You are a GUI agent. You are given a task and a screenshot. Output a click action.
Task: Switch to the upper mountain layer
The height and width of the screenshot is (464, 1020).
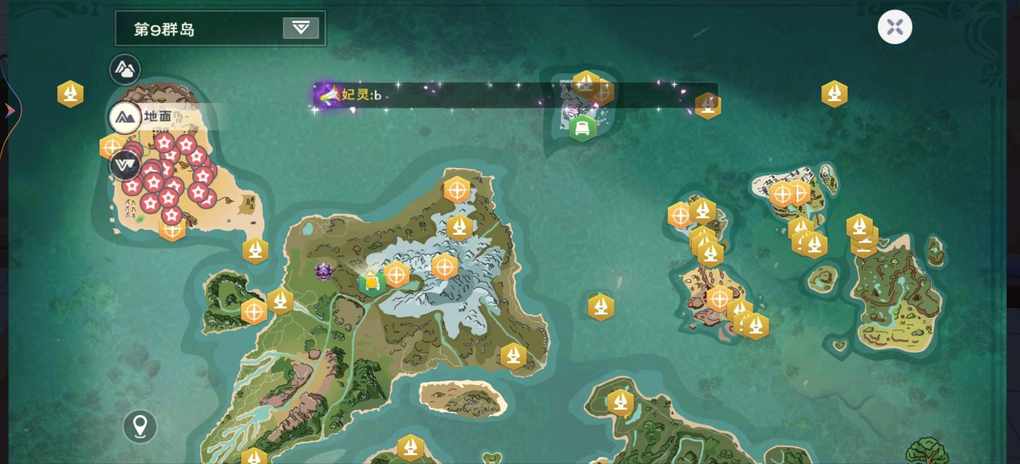[125, 69]
